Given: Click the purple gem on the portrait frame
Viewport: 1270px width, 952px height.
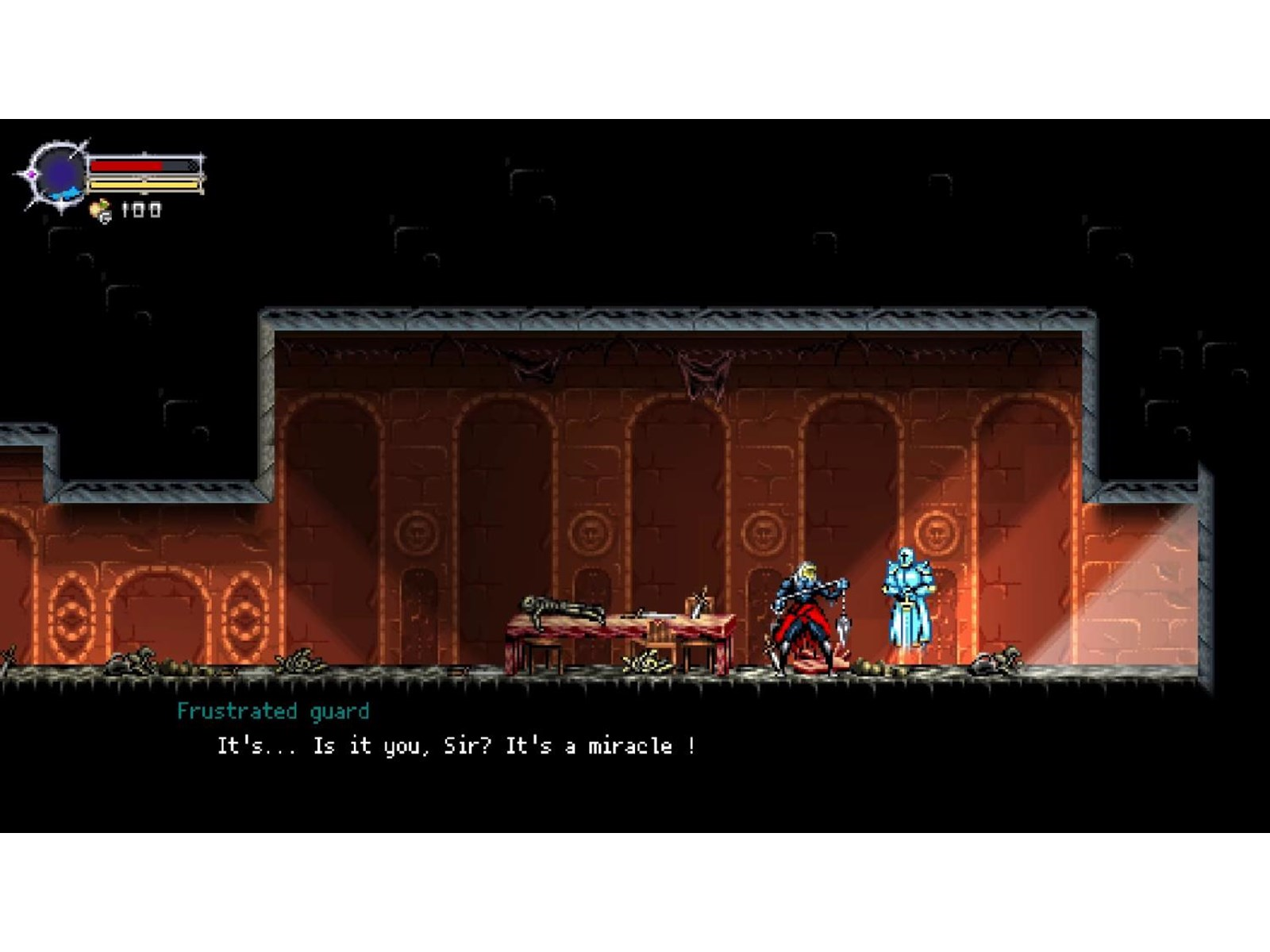Looking at the screenshot, I should [x=32, y=173].
